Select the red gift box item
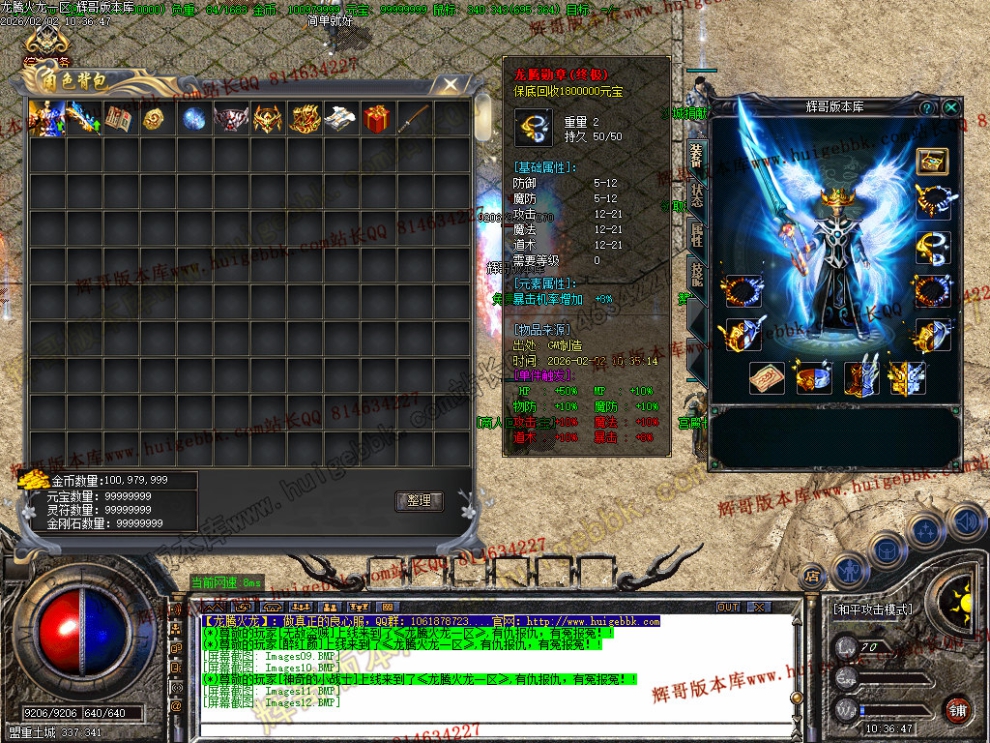 coord(377,120)
